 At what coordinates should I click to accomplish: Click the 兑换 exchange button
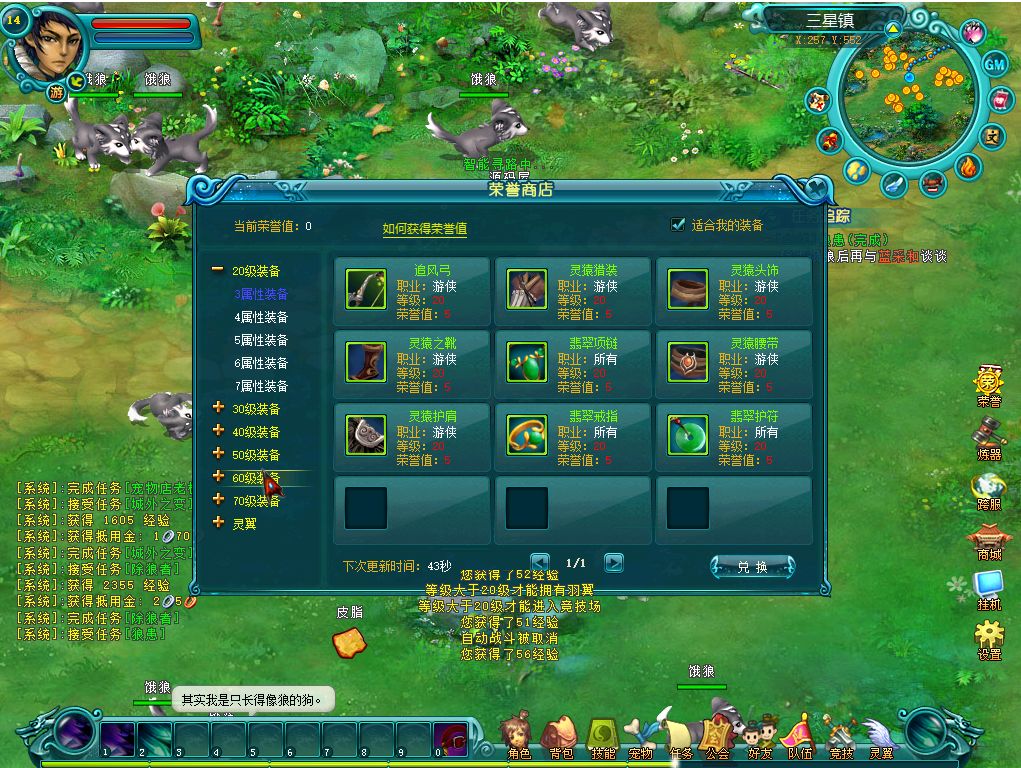pos(752,567)
